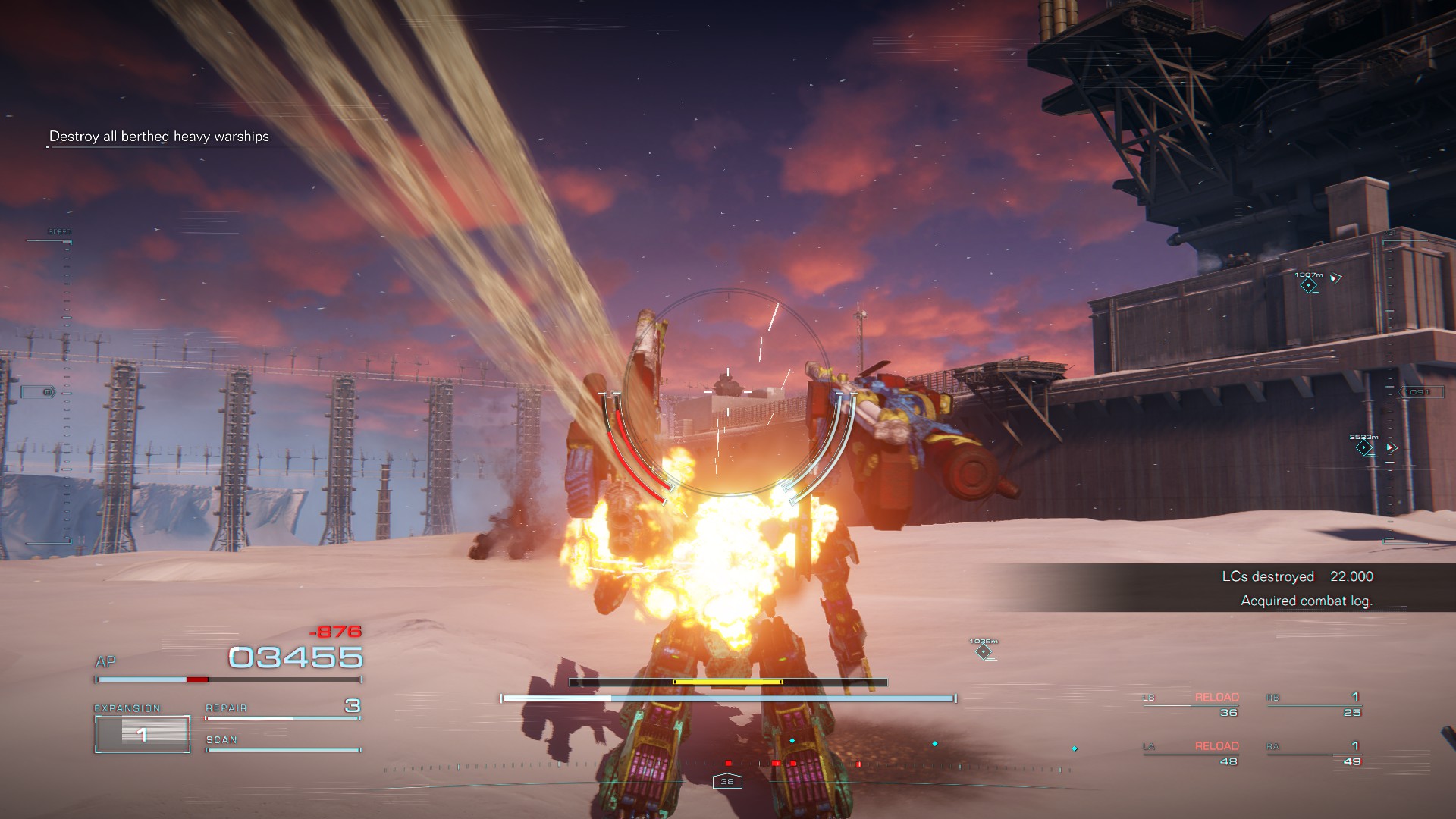Choose the RB weapon slot
Screen dimensions: 1456x819
(x=1313, y=704)
